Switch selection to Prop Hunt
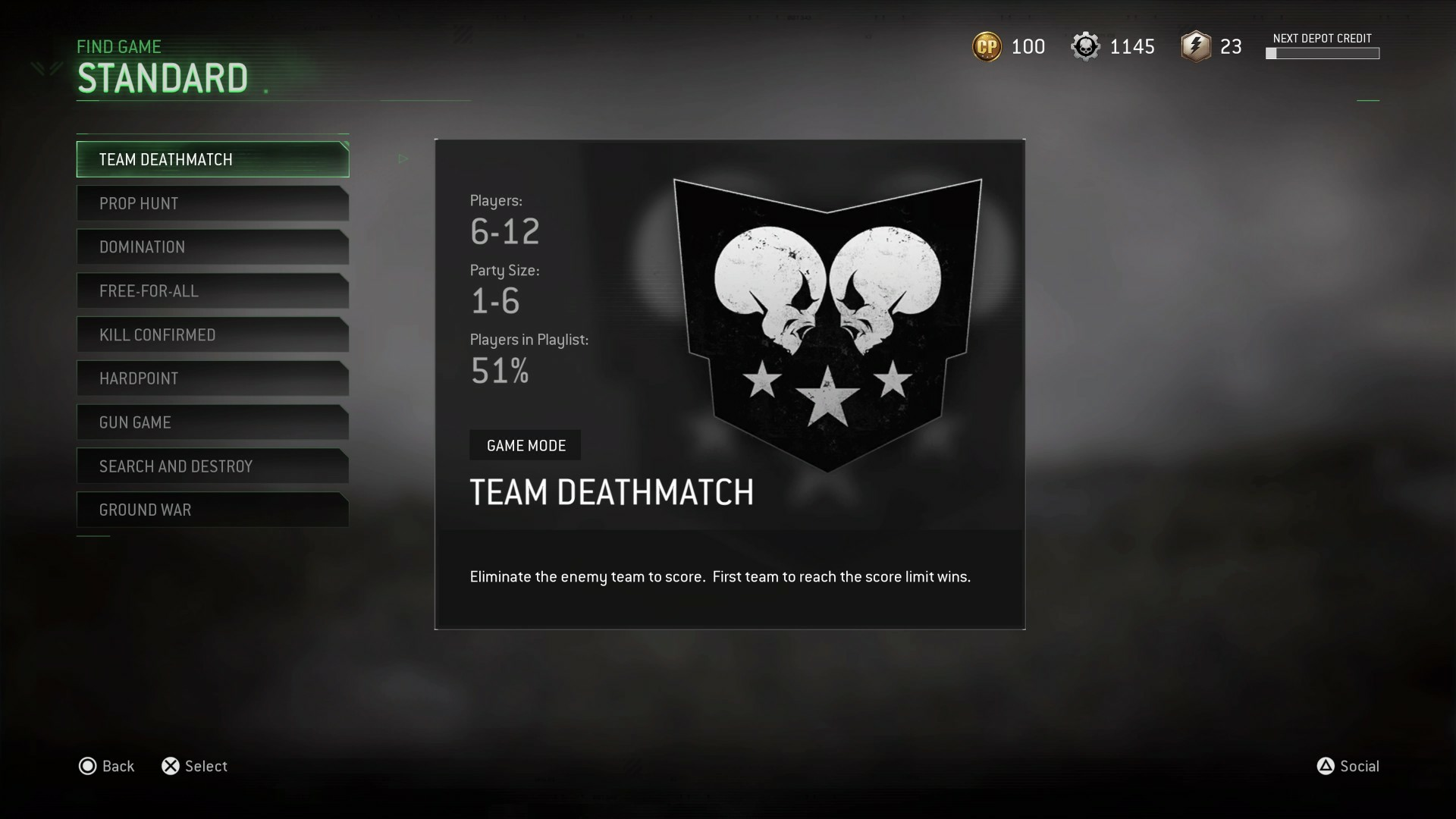 (212, 203)
